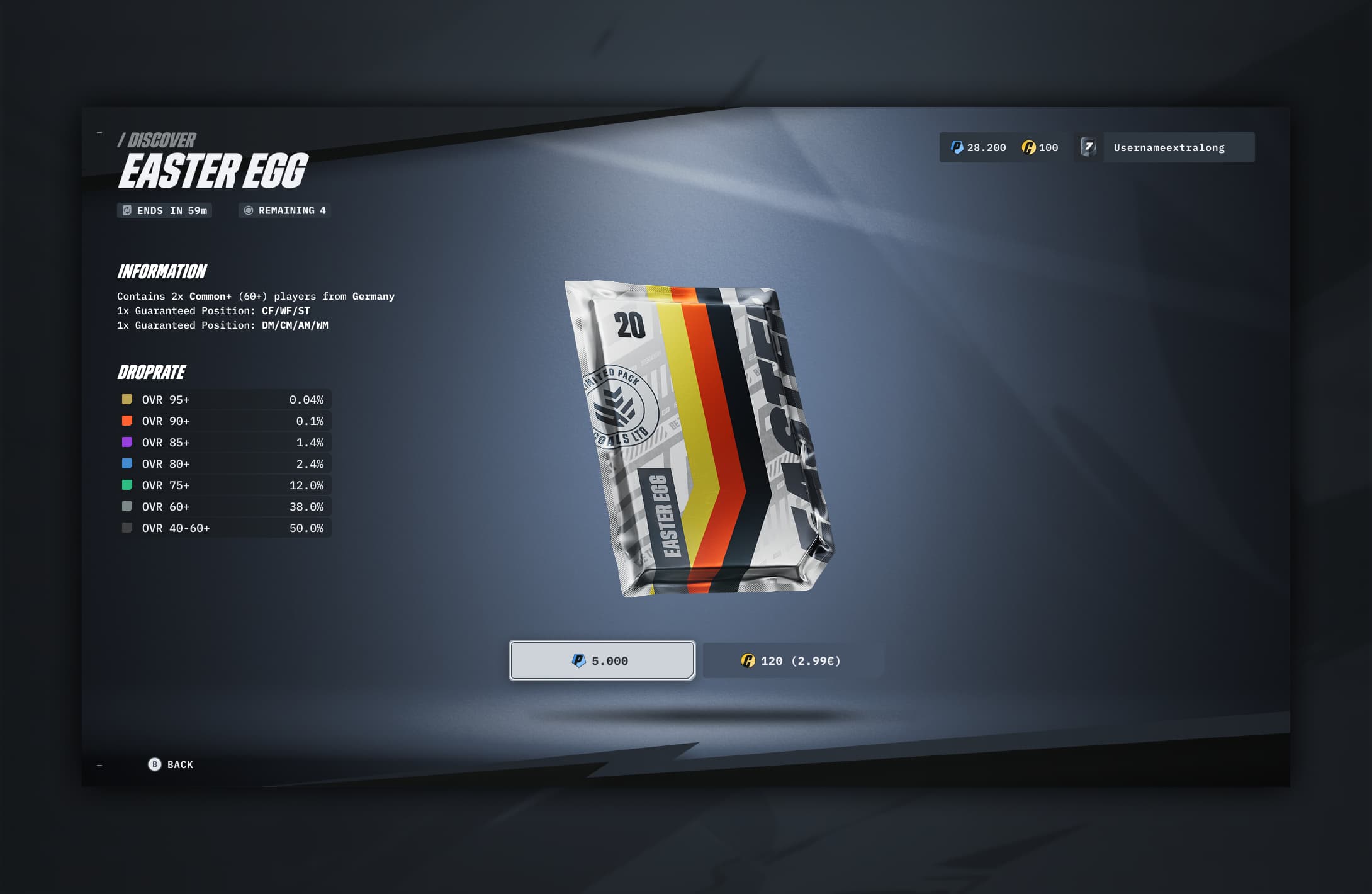Purchase the pack for 120 Hype (2.99€)
Image resolution: width=1372 pixels, height=894 pixels.
(x=793, y=660)
